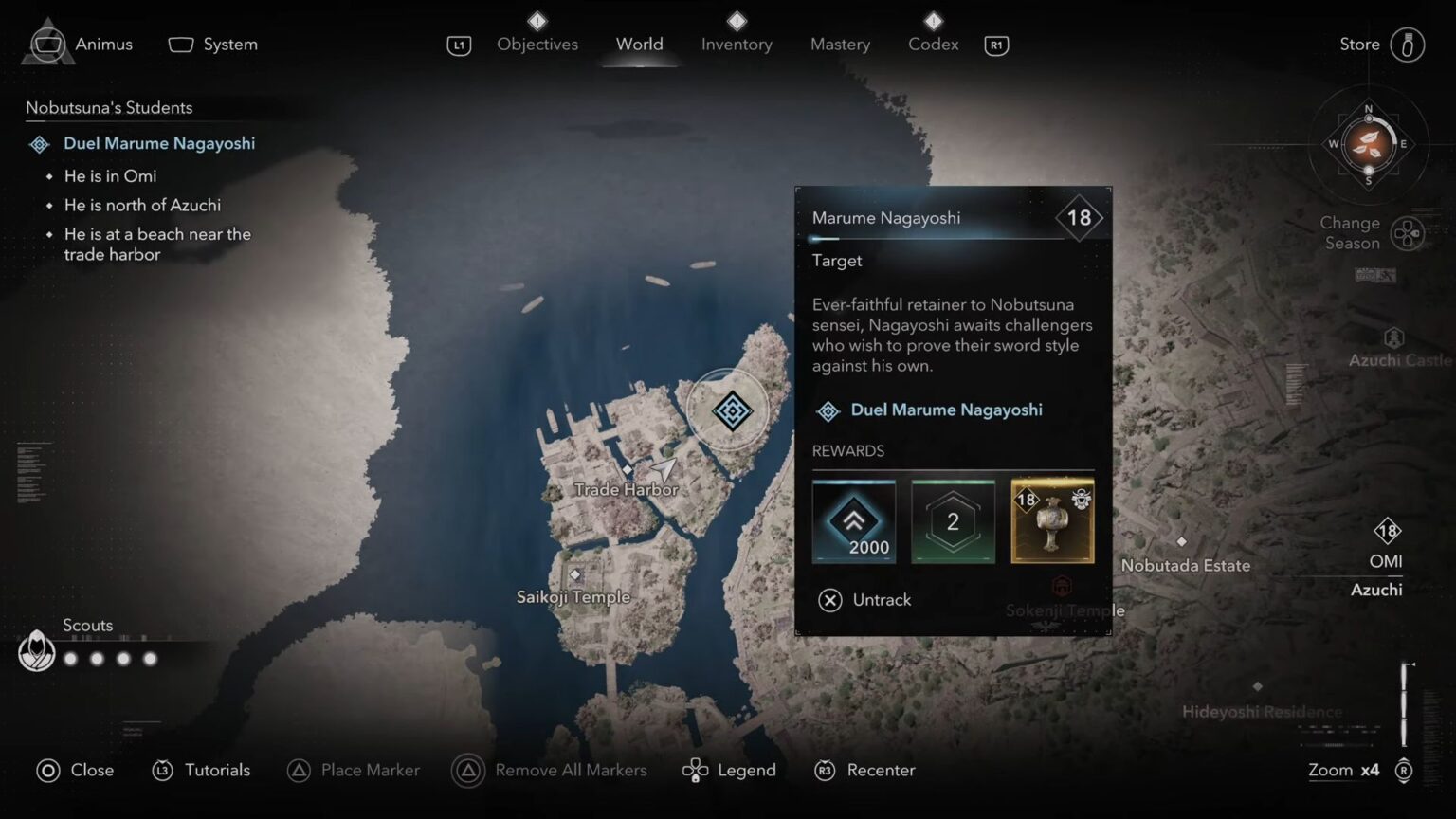Screen dimensions: 1456x819
Task: Click the Azuchi Castle map icon
Action: point(1392,337)
